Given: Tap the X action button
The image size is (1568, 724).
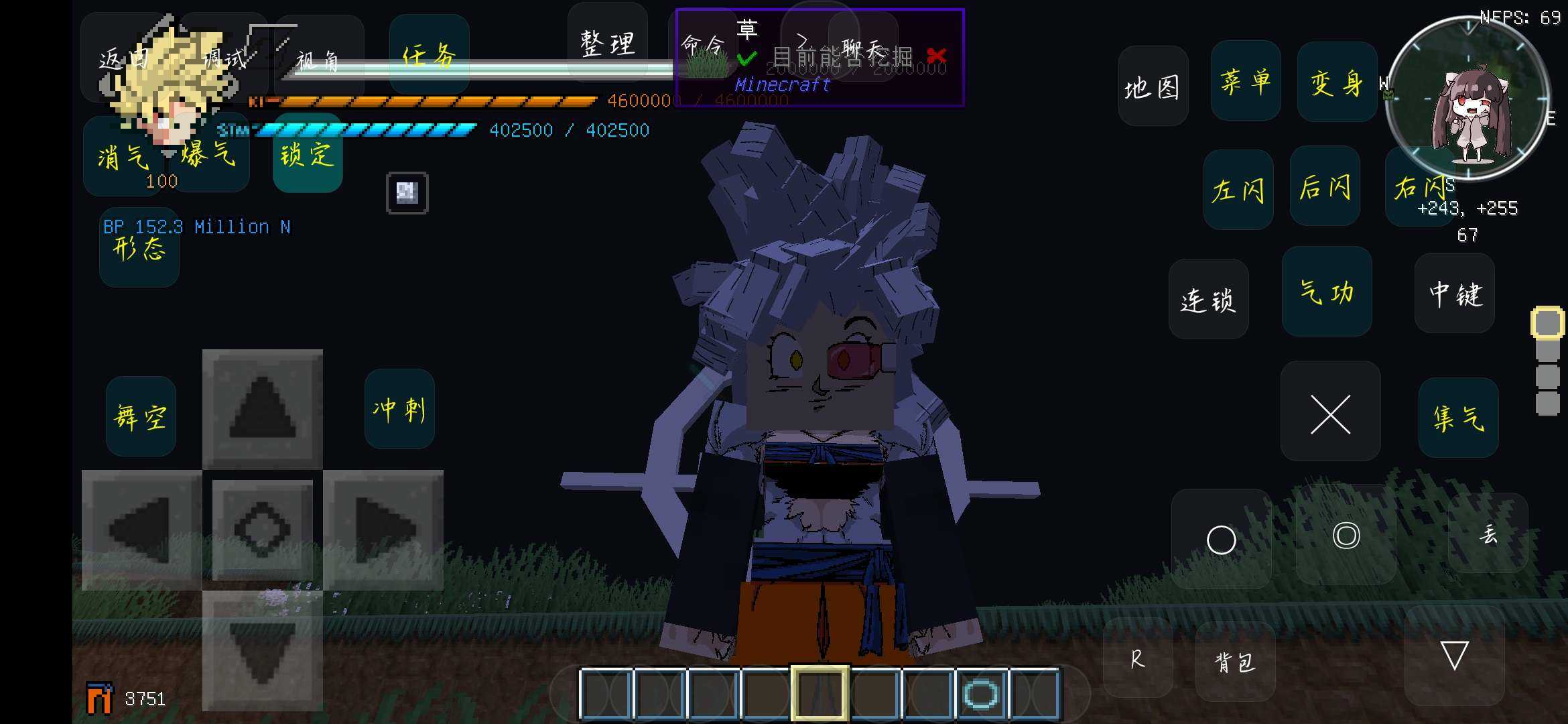Looking at the screenshot, I should pos(1330,414).
